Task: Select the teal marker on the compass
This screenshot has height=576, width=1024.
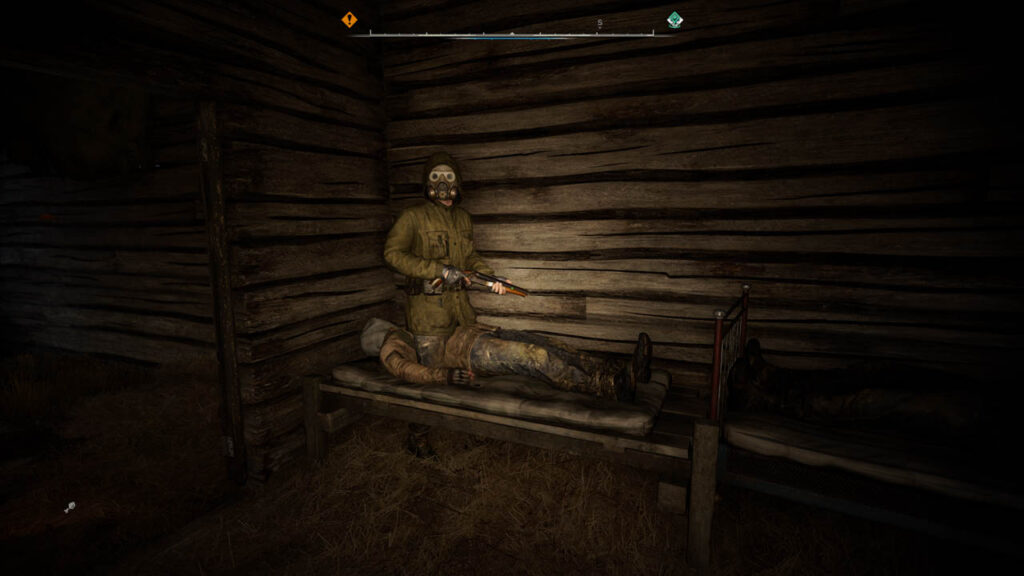Action: [675, 19]
